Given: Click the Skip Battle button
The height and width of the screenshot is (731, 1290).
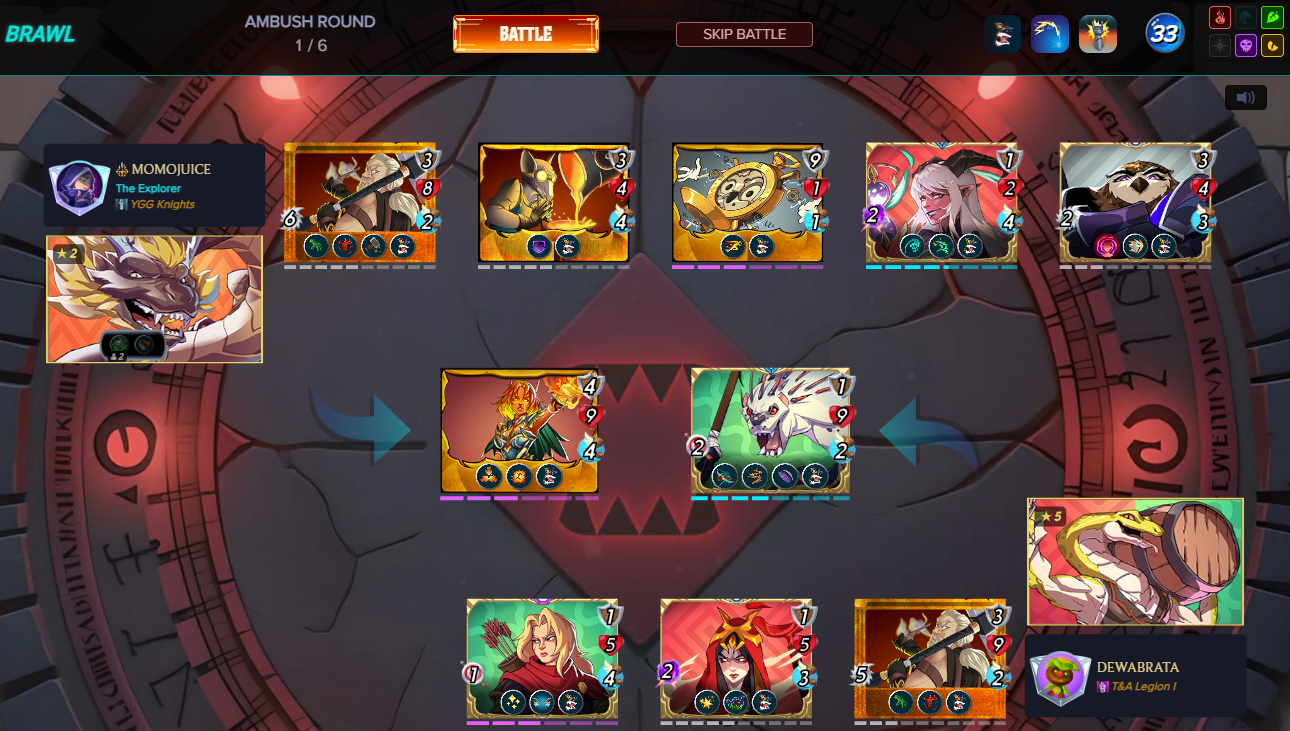Looking at the screenshot, I should click(x=744, y=33).
